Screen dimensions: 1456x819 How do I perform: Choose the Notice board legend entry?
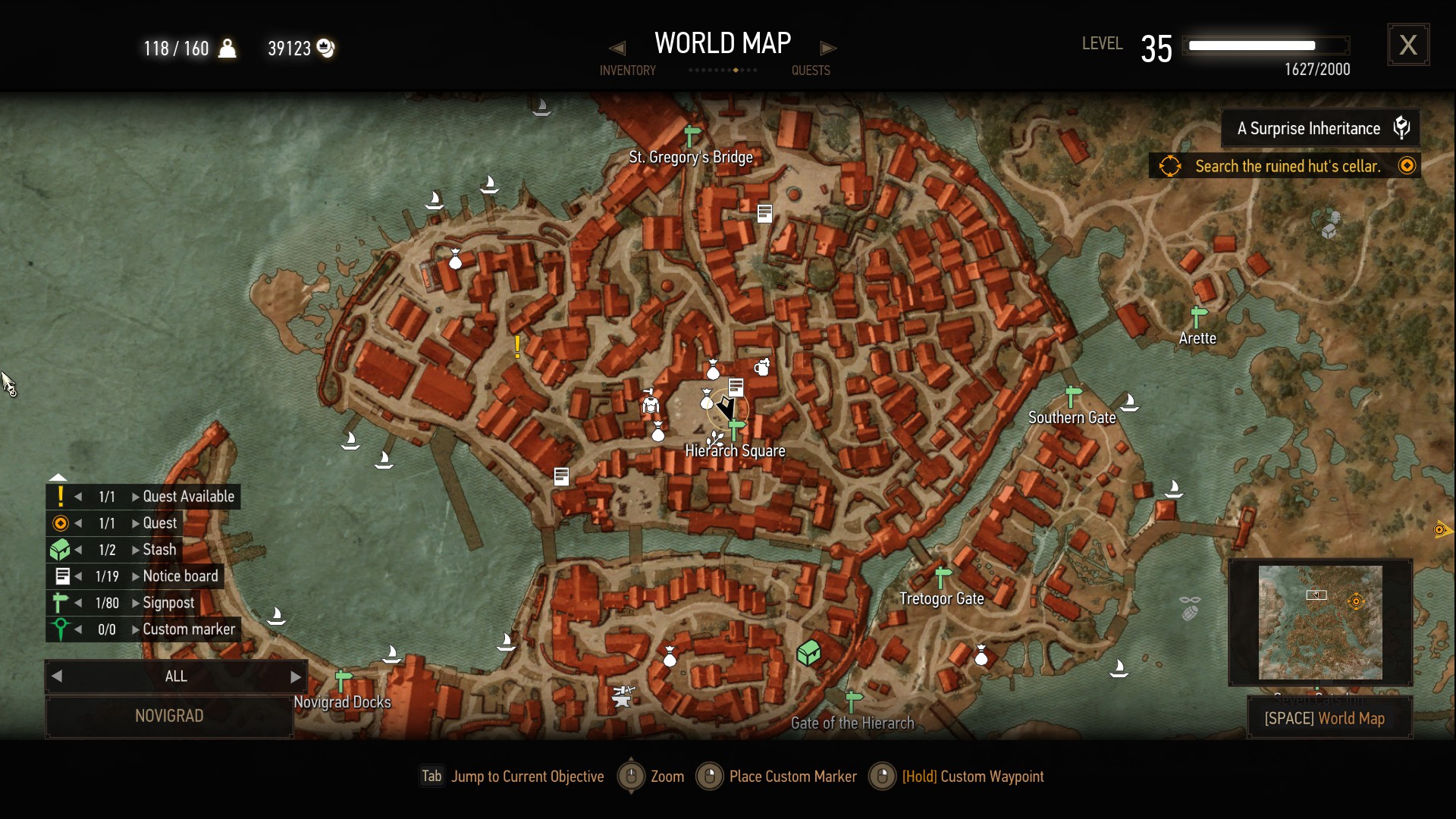[x=180, y=576]
